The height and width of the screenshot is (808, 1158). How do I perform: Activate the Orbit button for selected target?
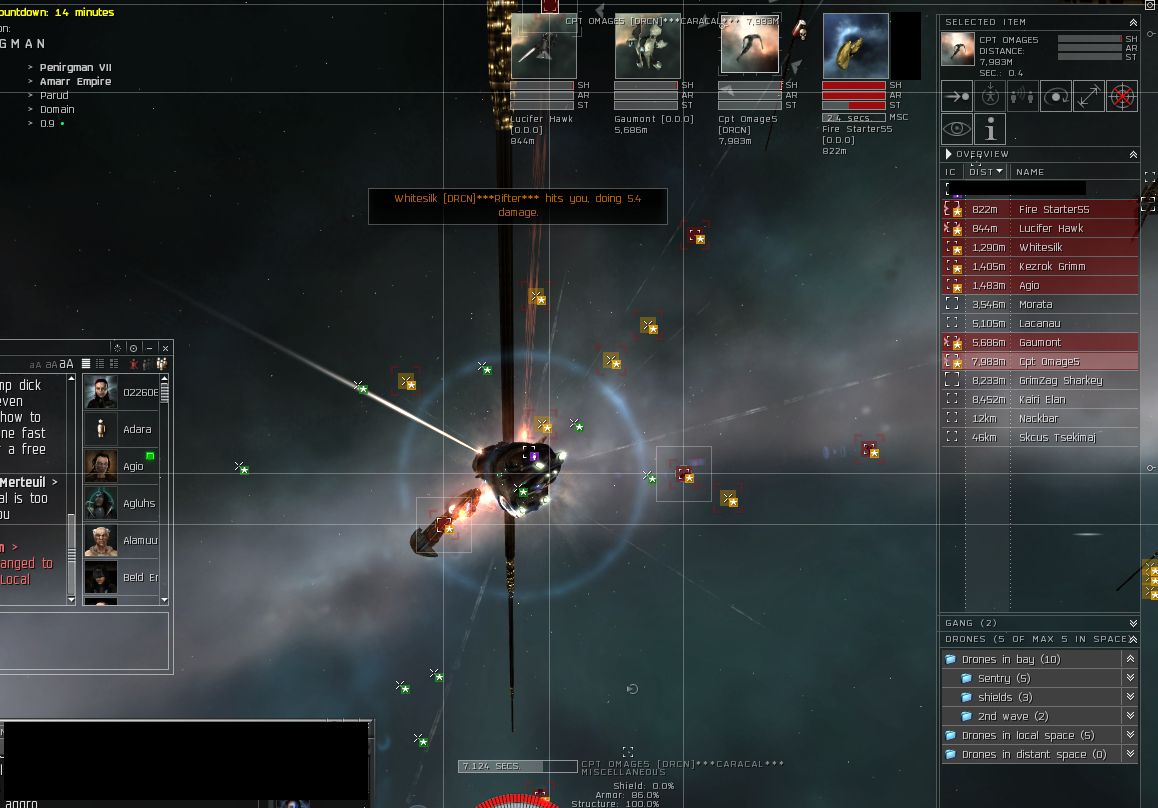pos(1056,96)
